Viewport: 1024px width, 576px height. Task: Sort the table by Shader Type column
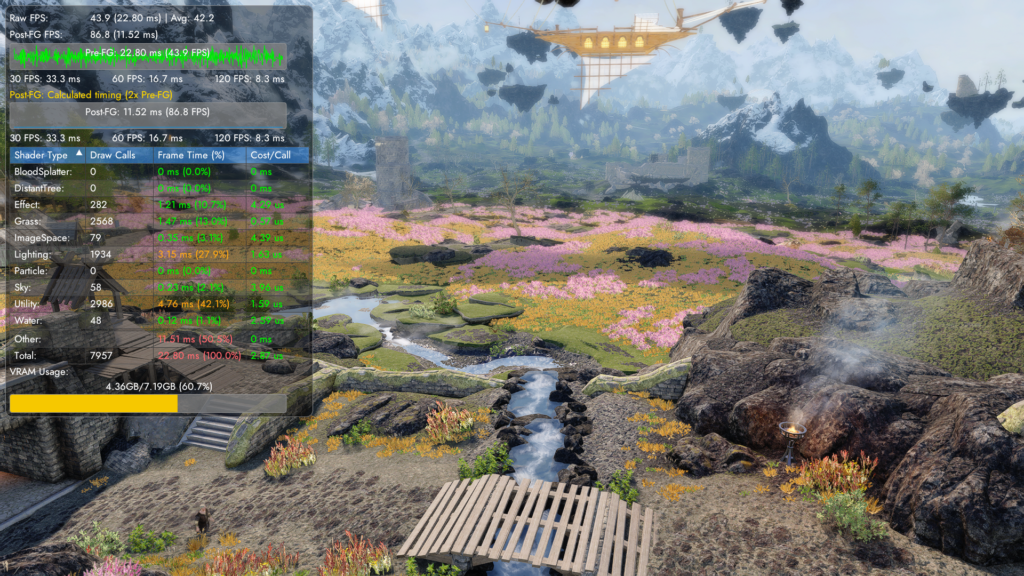click(42, 155)
